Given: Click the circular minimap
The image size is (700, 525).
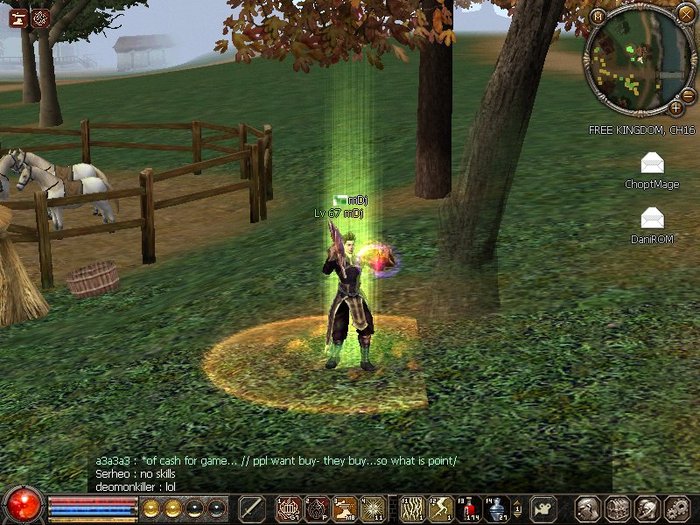Looking at the screenshot, I should pyautogui.click(x=640, y=60).
